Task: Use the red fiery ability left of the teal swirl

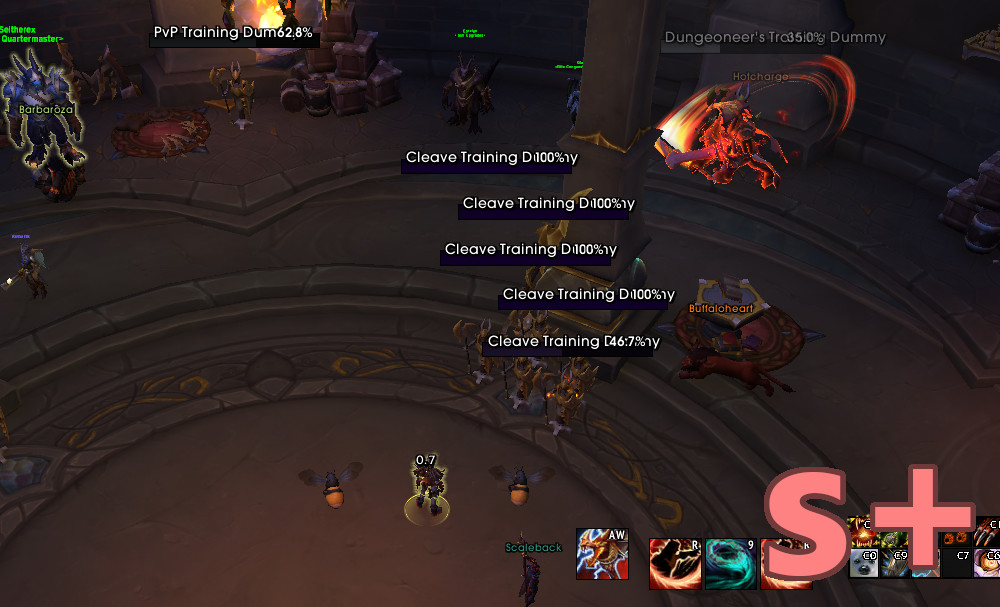Action: 675,564
